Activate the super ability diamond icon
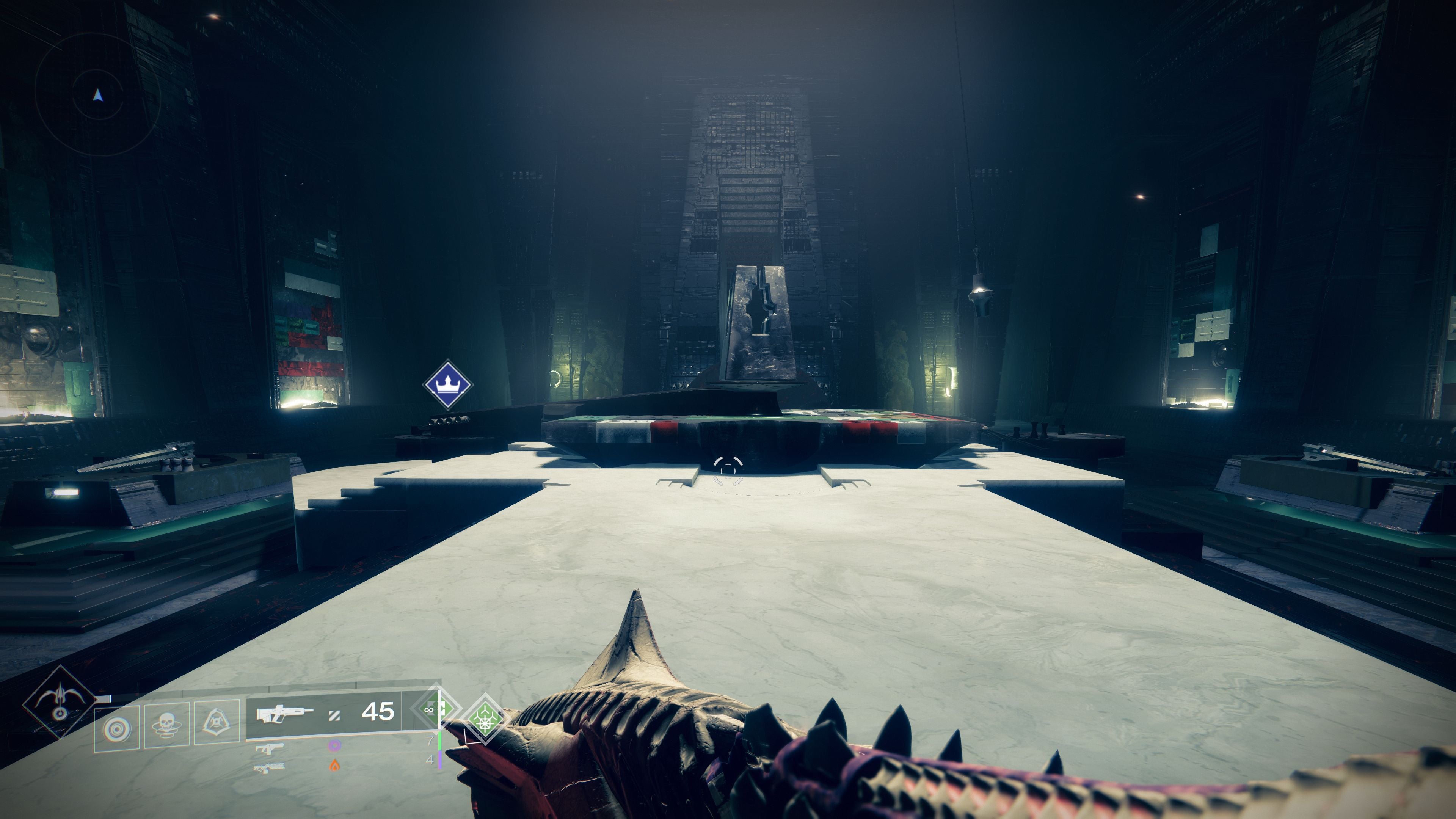 coord(60,702)
